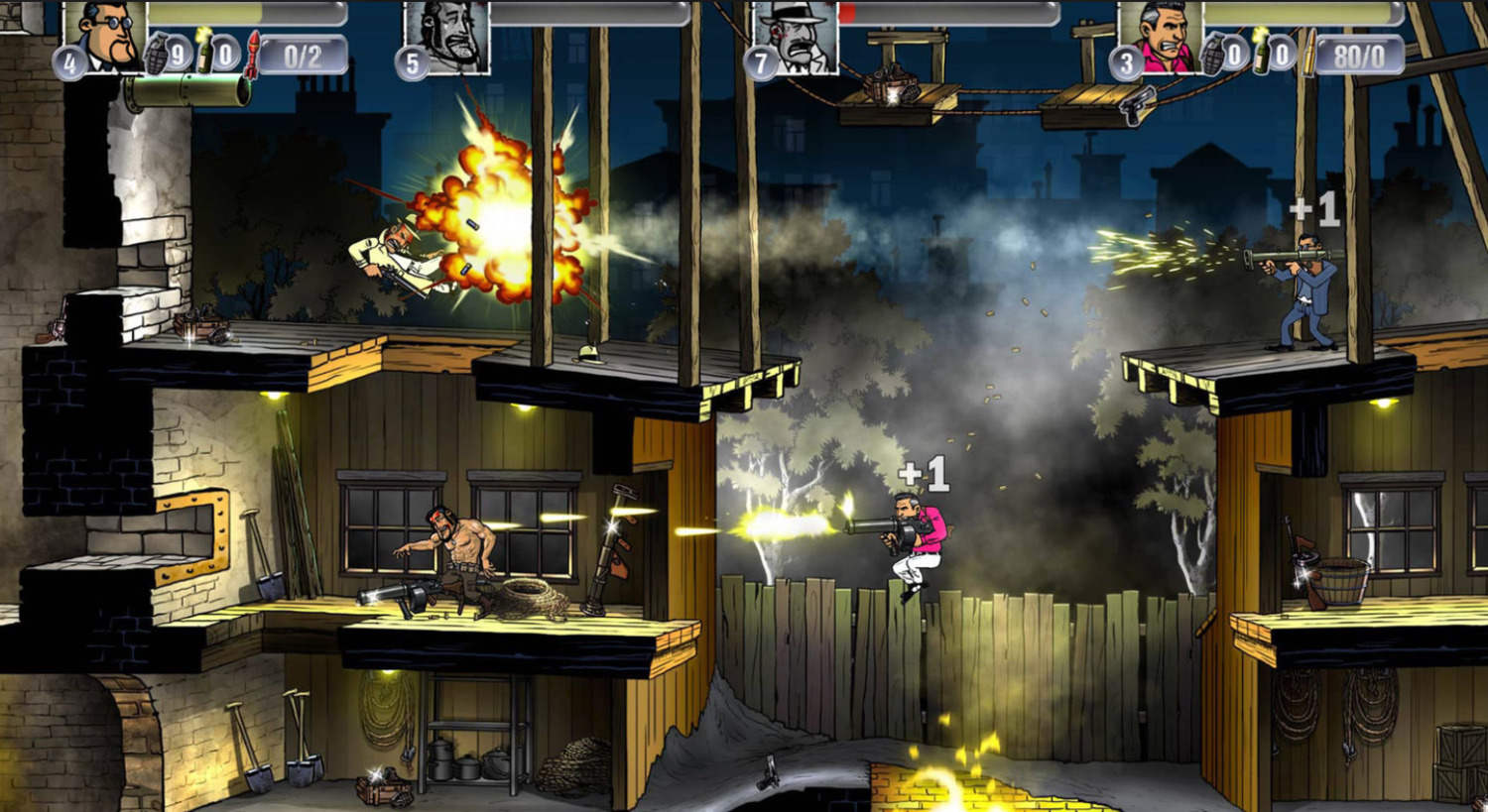
Task: Select the red rocket ammo icon
Action: [x=254, y=54]
